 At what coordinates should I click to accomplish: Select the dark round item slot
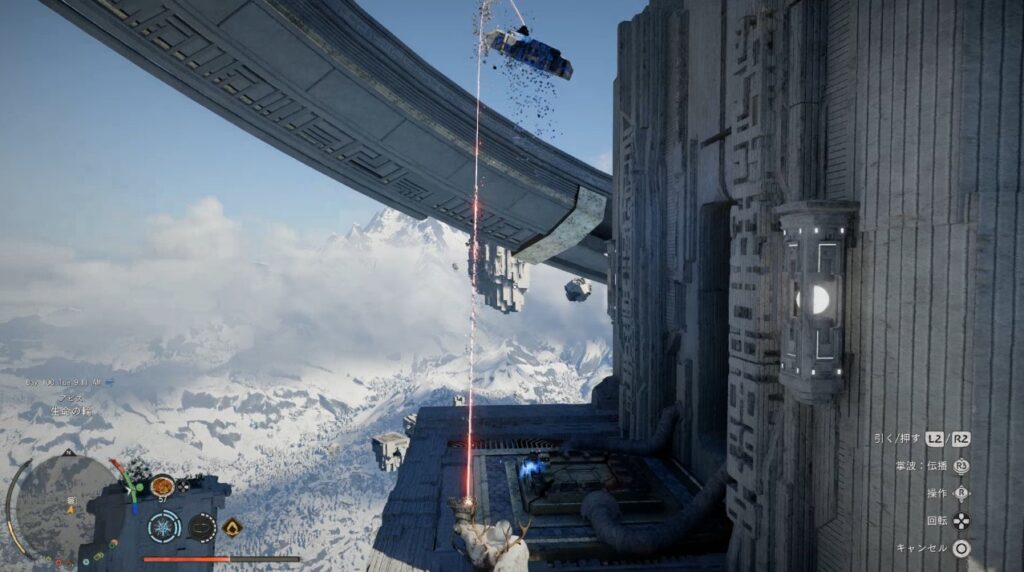[202, 526]
